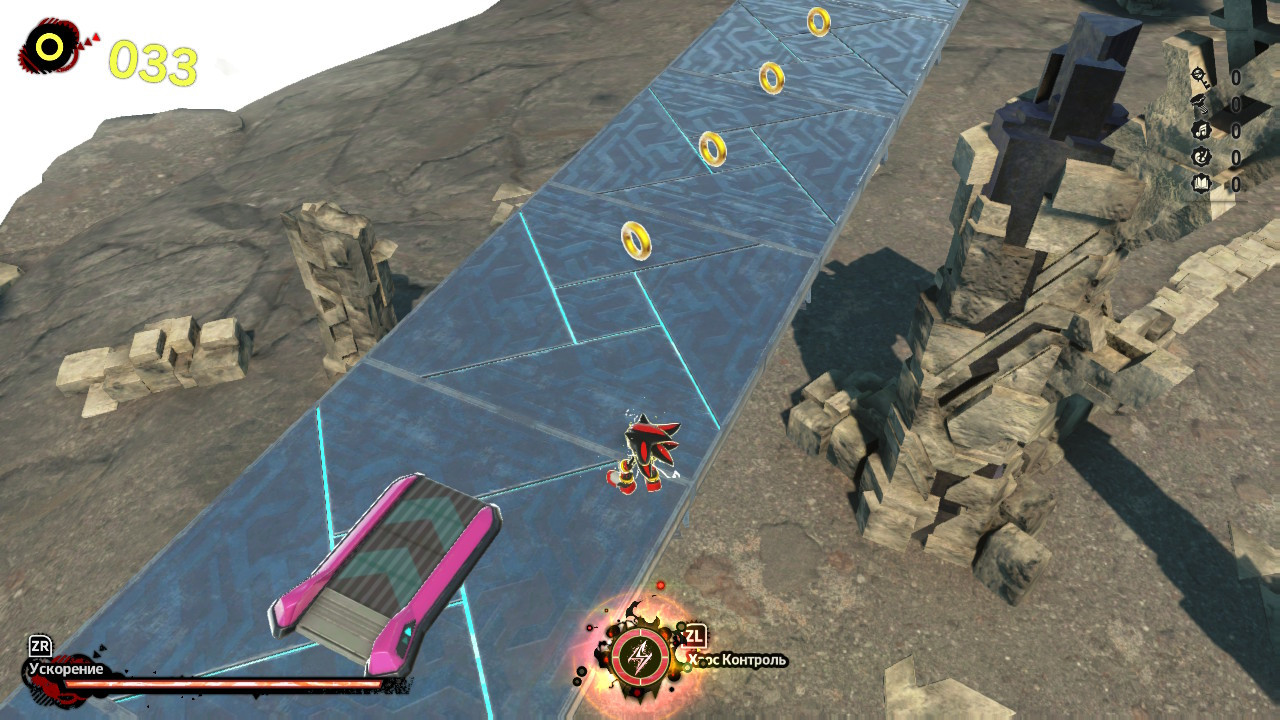Click the book collectible icon at the bottom
Viewport: 1280px width, 720px height.
[x=1201, y=184]
